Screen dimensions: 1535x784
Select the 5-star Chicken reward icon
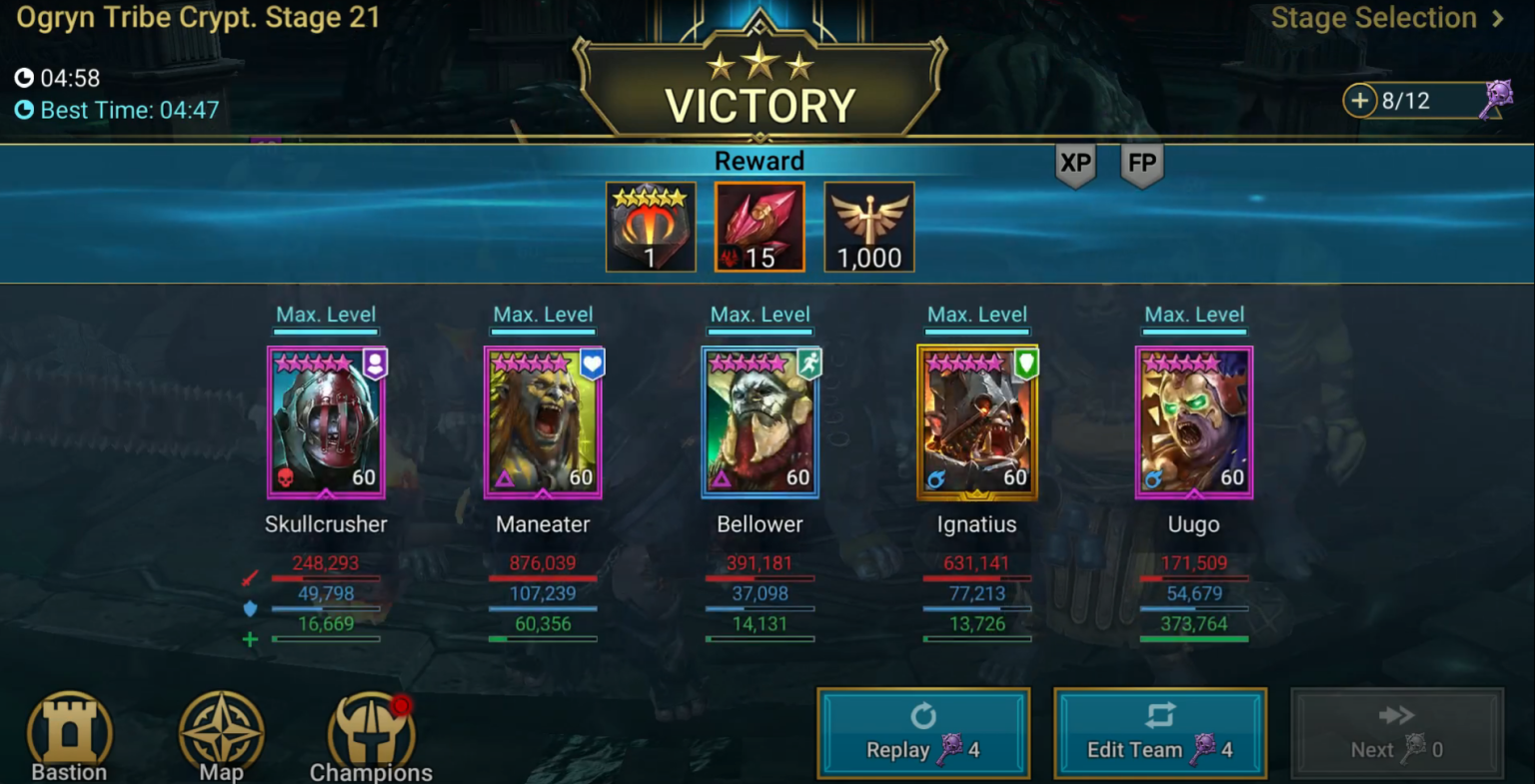pos(651,226)
